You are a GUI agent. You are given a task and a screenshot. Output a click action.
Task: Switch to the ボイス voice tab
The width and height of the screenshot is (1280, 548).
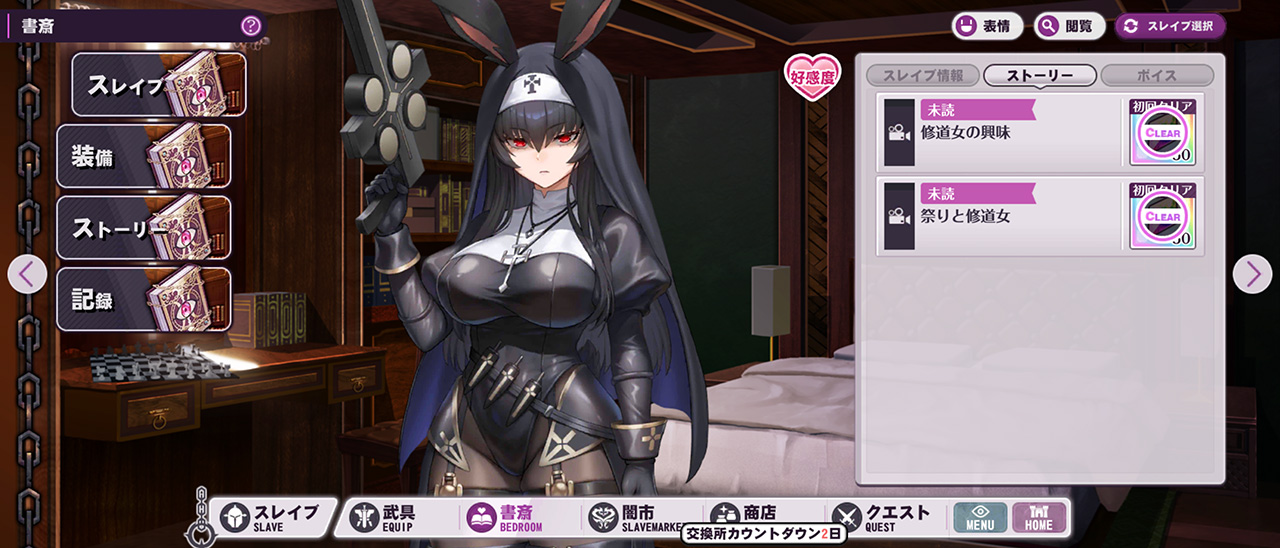[1157, 76]
